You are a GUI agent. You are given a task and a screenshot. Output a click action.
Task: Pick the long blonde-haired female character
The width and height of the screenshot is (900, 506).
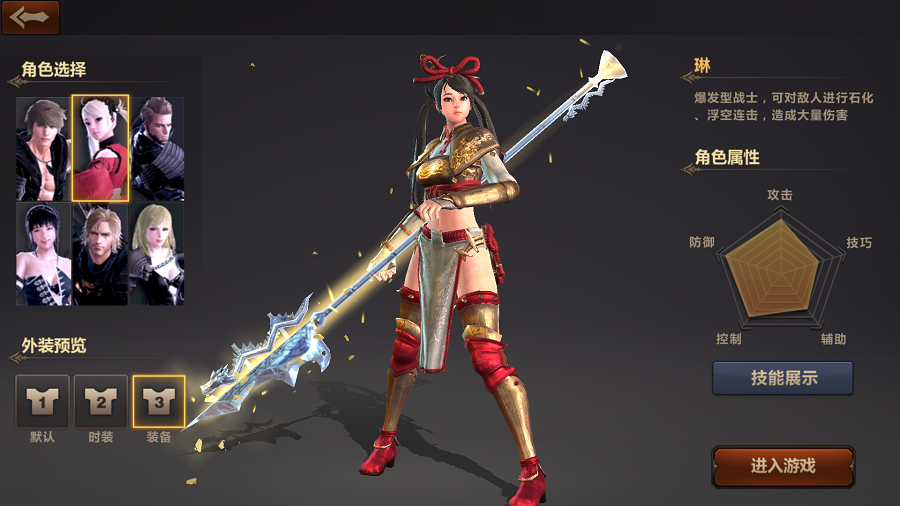[157, 254]
